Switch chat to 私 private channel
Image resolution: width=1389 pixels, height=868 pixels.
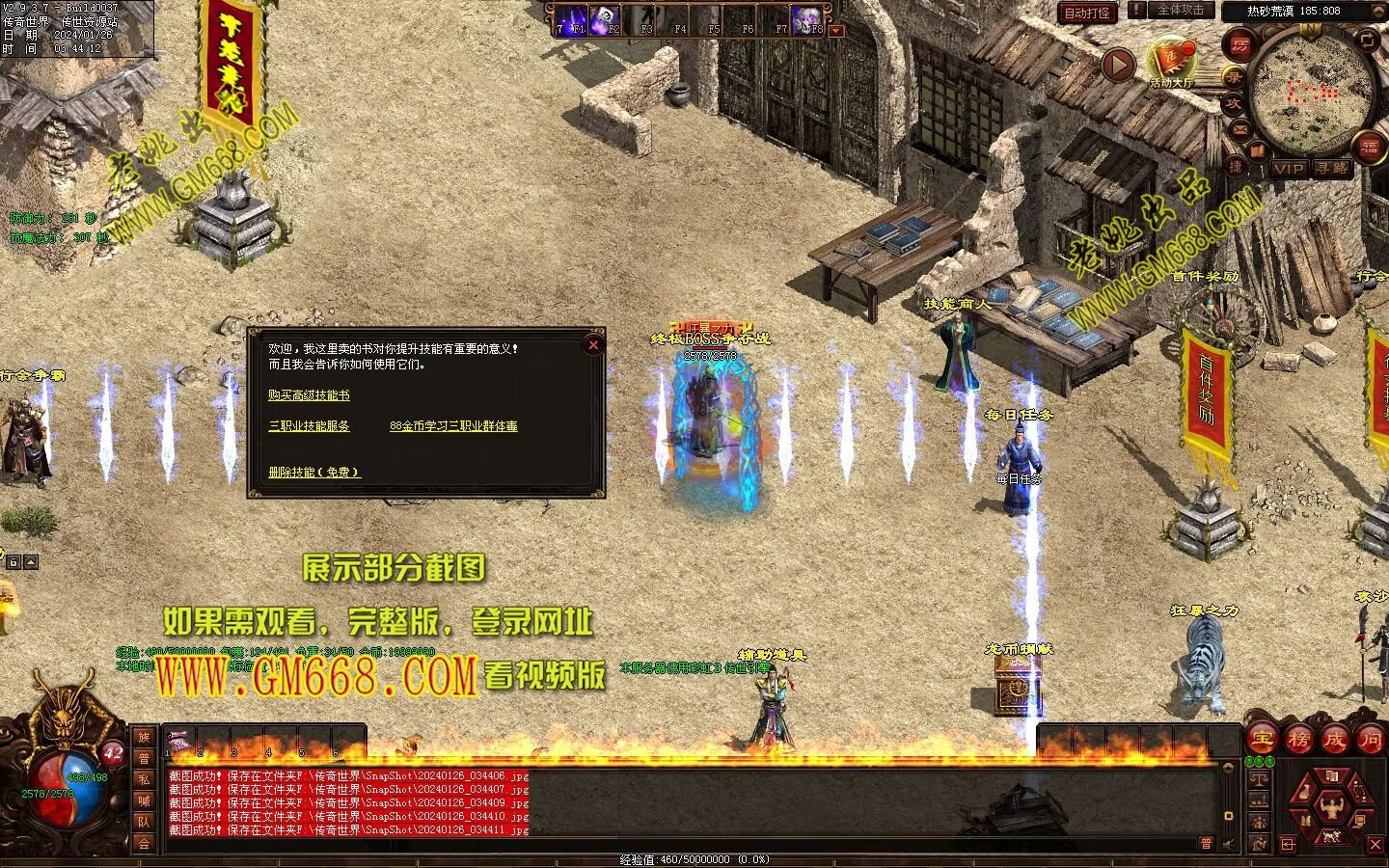pos(144,779)
